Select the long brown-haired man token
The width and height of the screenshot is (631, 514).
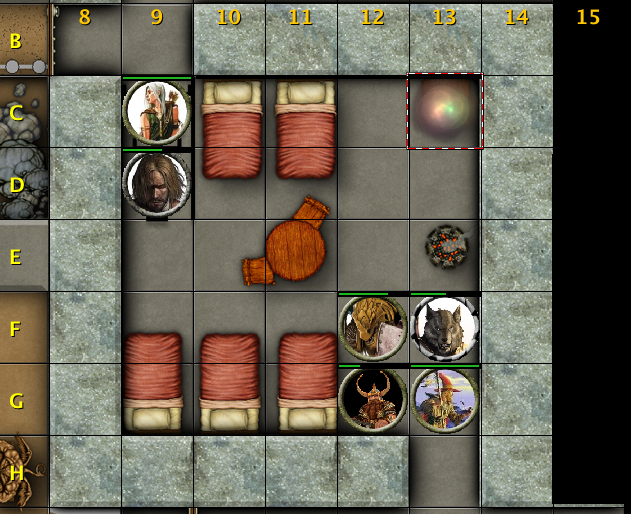click(x=157, y=184)
